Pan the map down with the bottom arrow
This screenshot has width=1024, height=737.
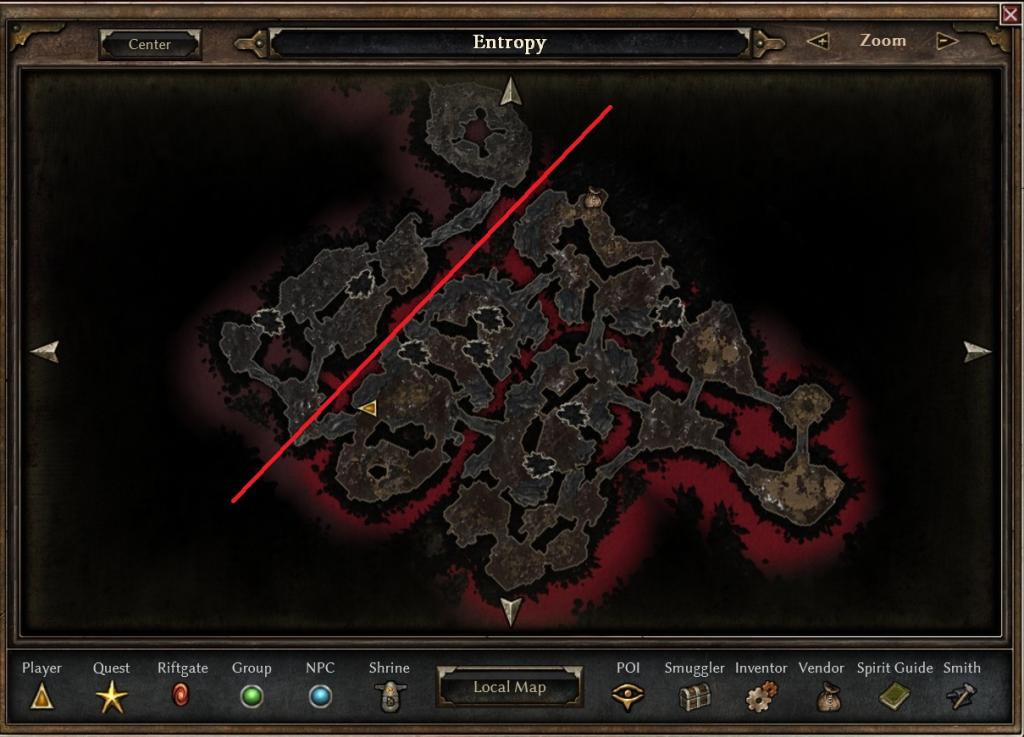click(x=511, y=610)
